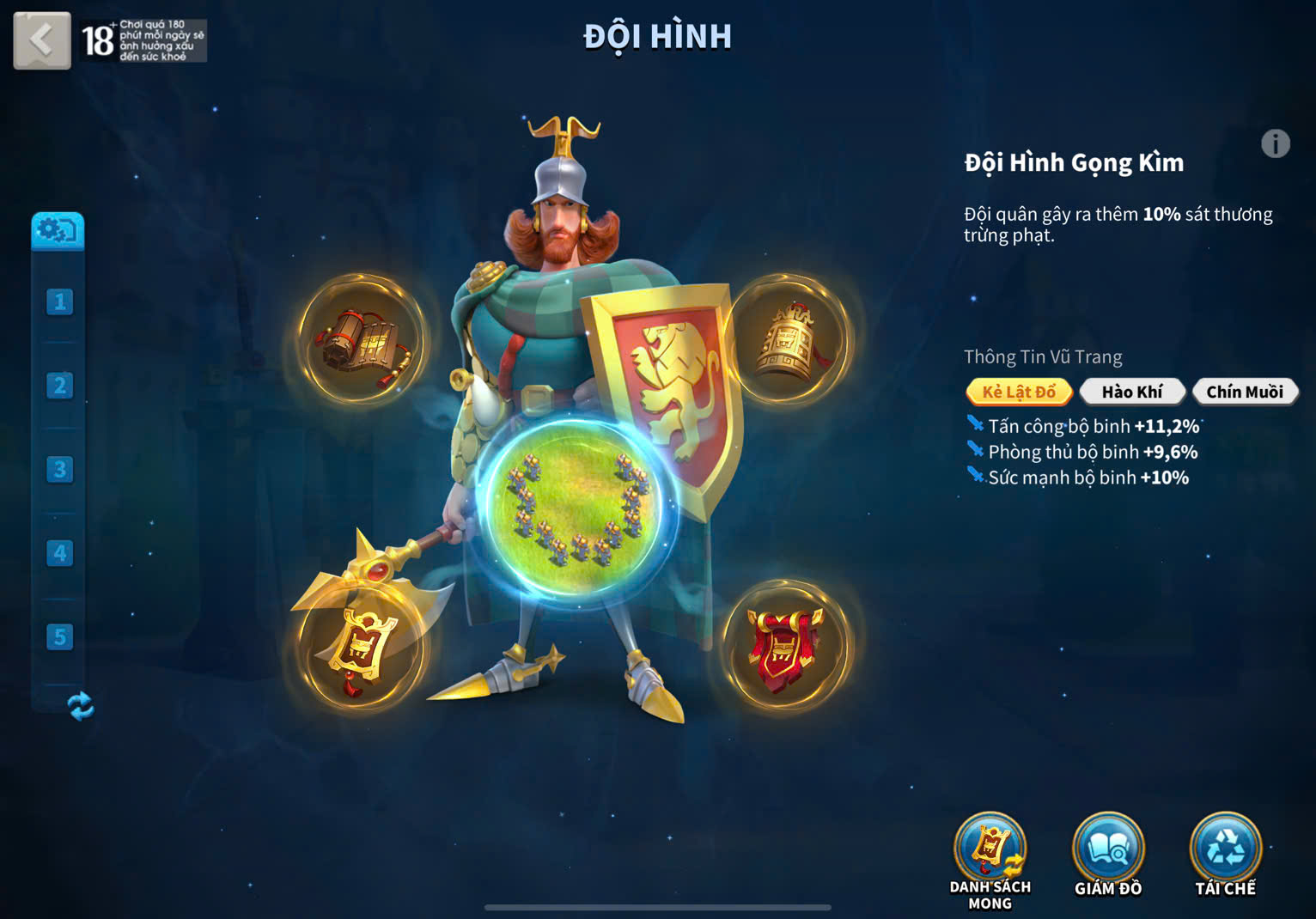Pick formation preset slot 5

point(59,637)
